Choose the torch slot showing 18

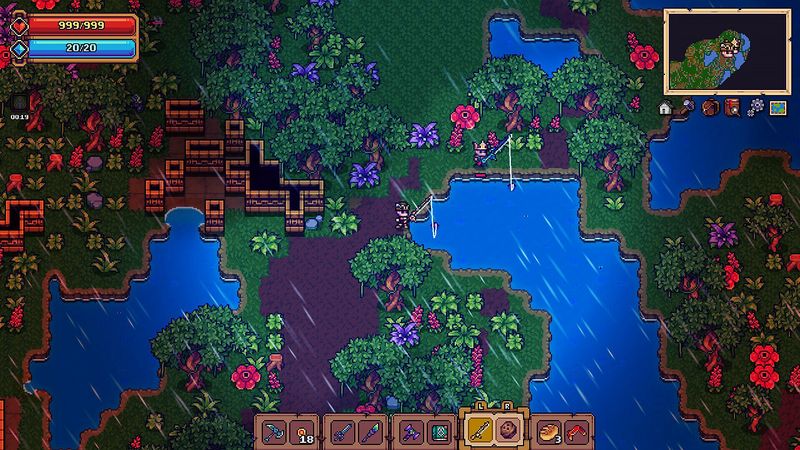coord(299,432)
